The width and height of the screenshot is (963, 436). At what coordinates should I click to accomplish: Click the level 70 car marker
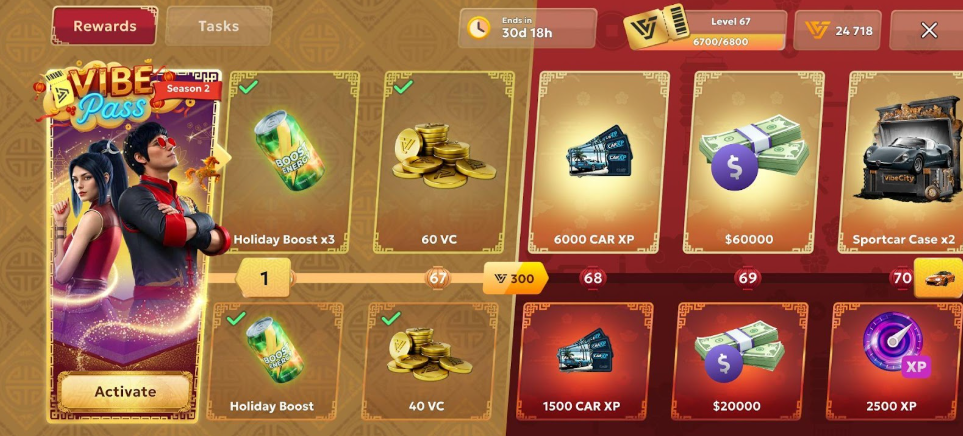pyautogui.click(x=937, y=278)
